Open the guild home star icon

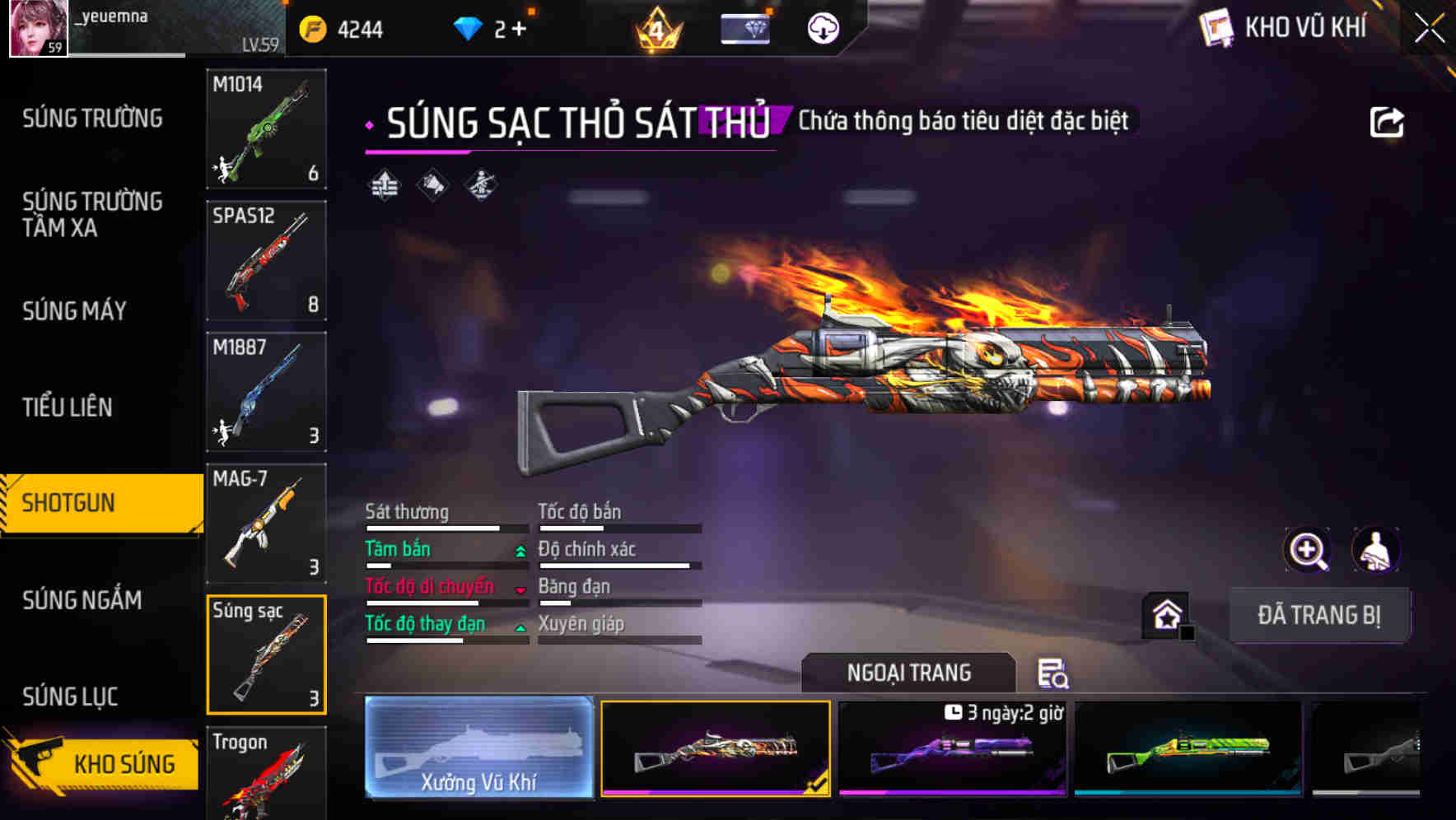1164,614
